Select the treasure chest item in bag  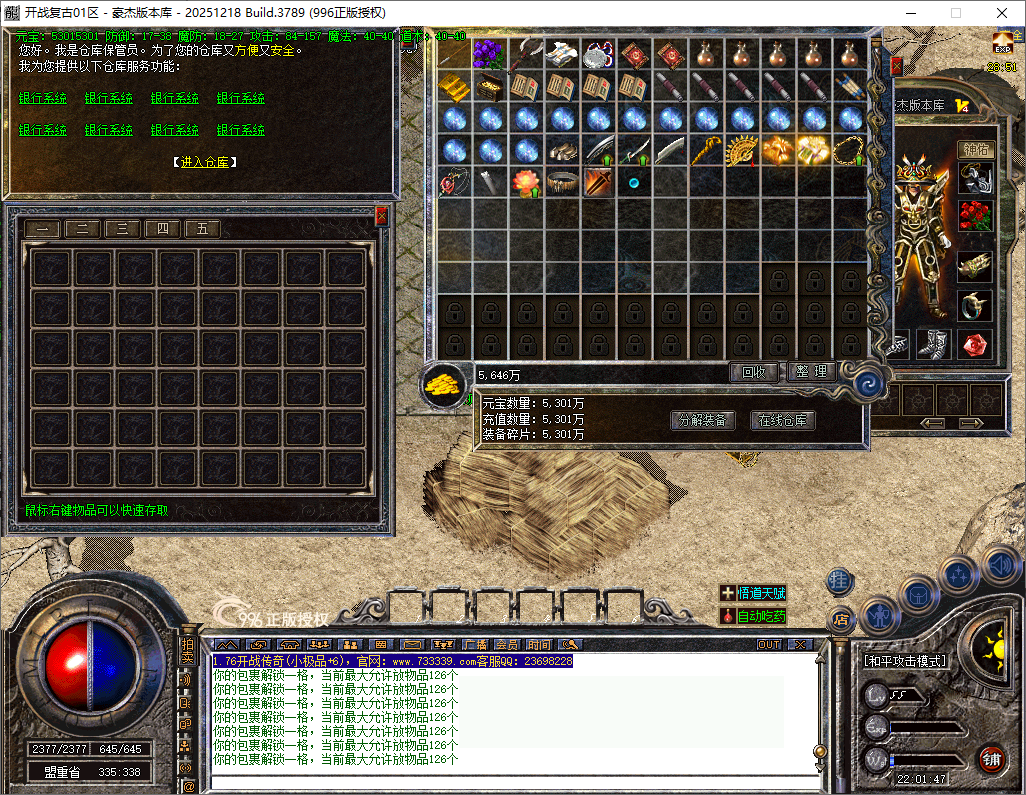pos(489,86)
